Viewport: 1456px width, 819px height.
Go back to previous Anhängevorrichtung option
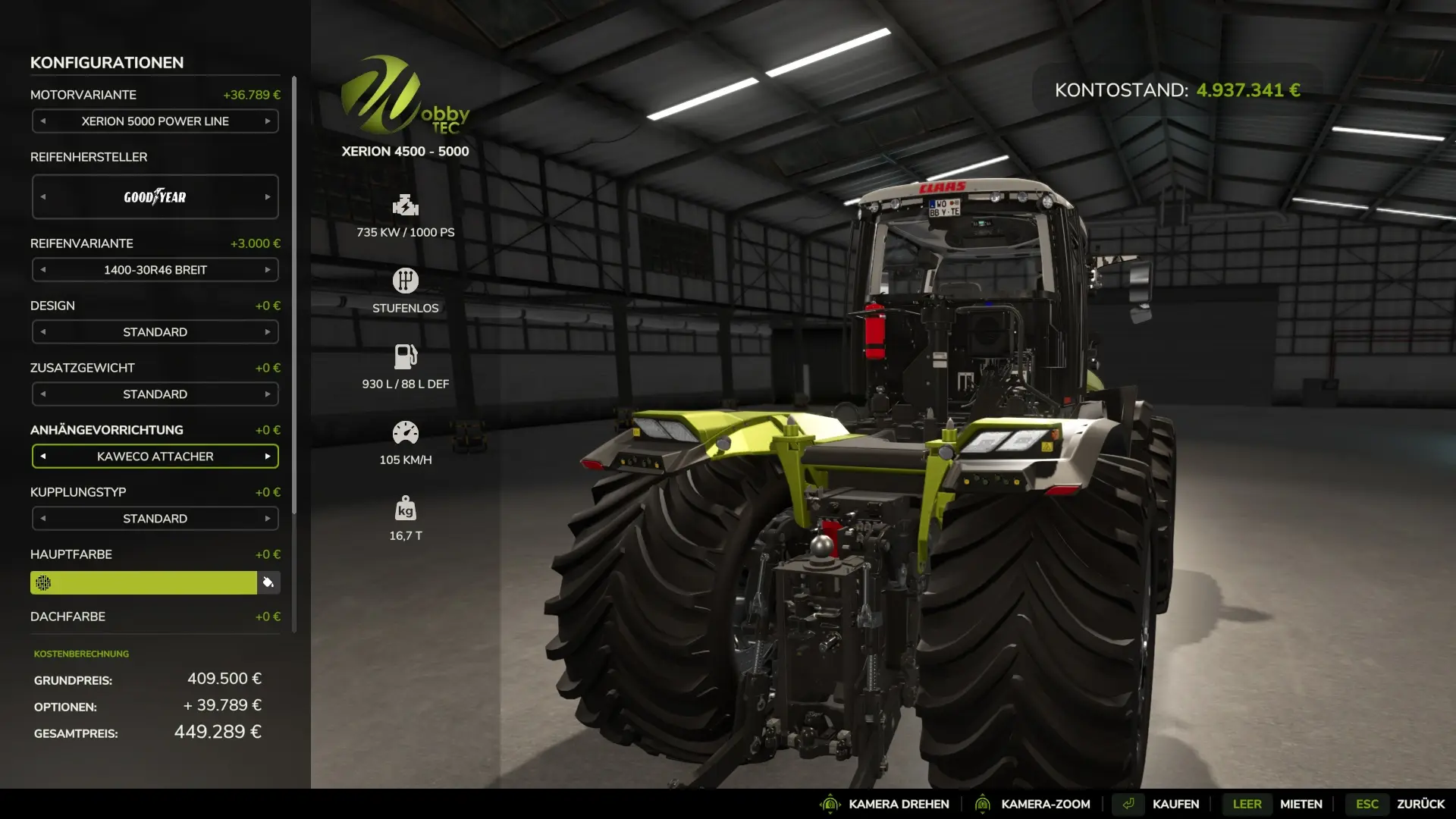(x=43, y=457)
